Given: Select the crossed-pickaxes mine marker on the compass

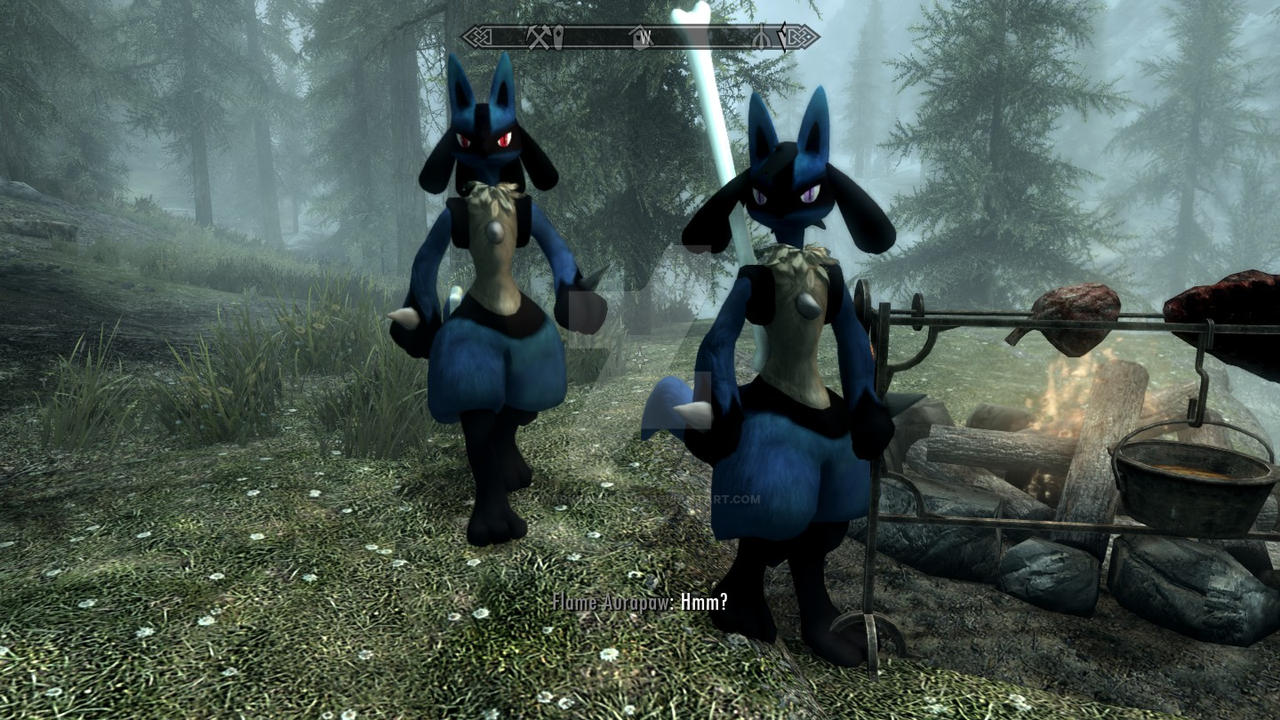Looking at the screenshot, I should click(538, 36).
